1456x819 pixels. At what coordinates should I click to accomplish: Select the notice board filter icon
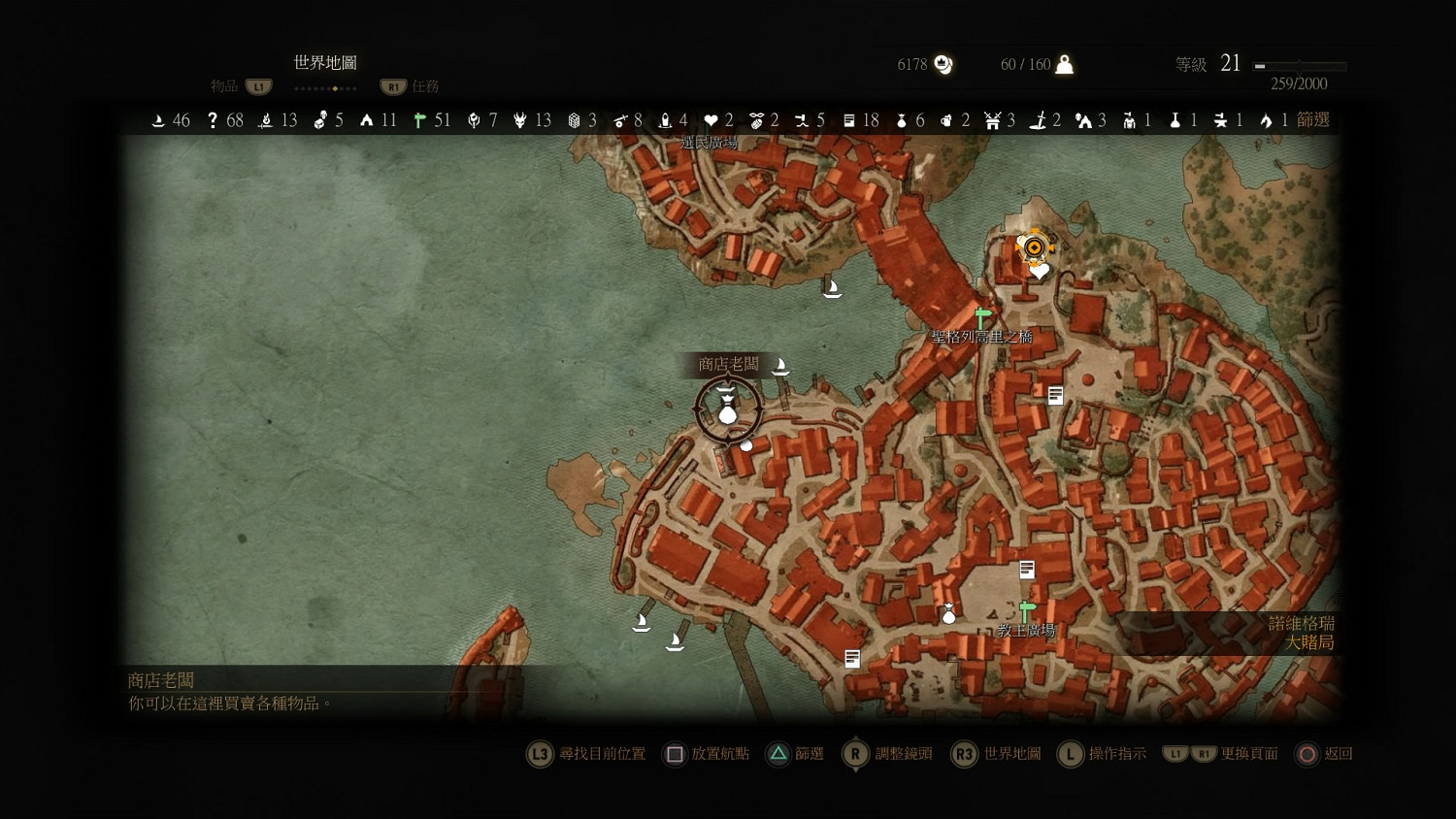[x=849, y=120]
